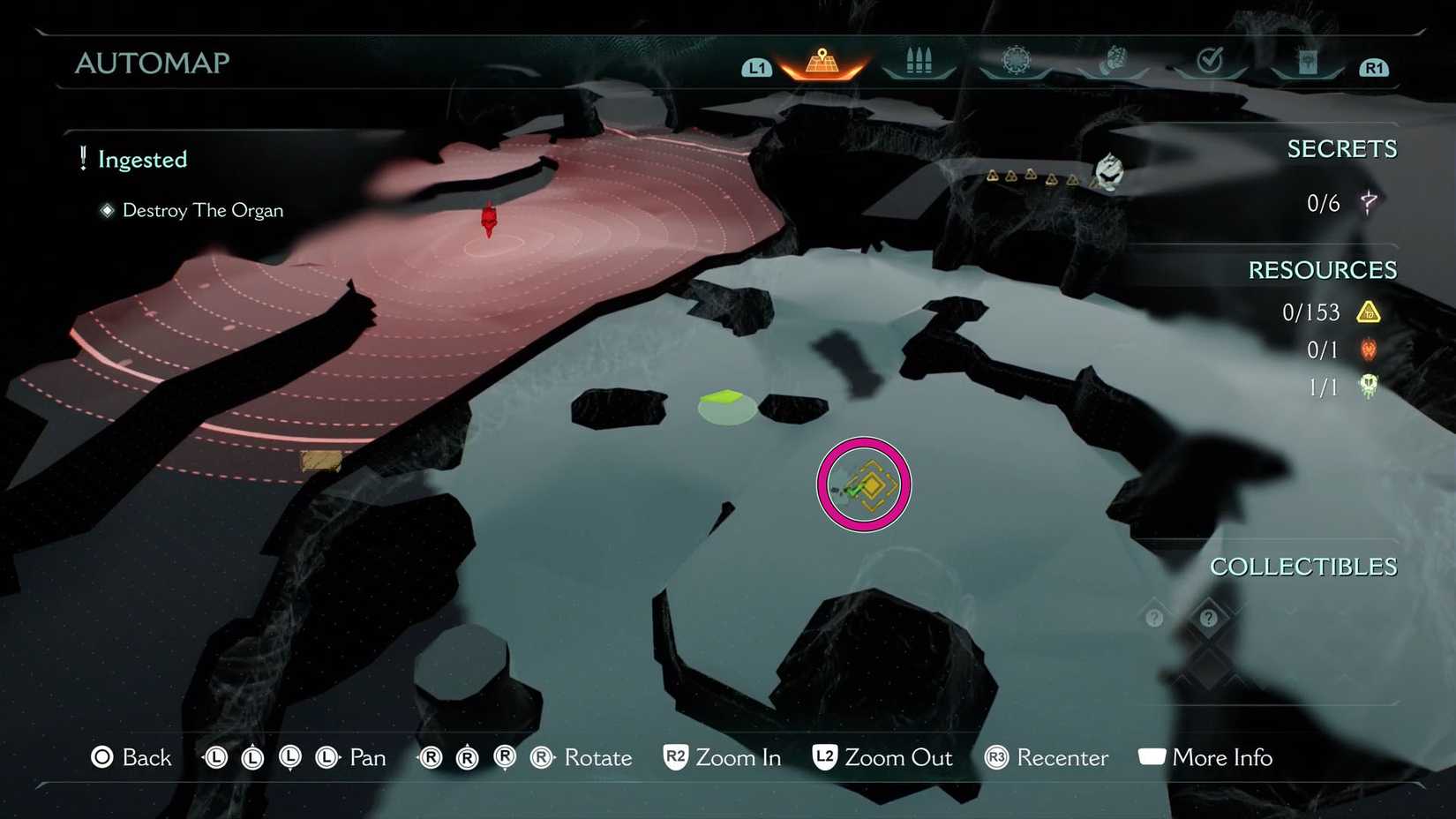Select the rightmost codex menu icon
The image size is (1456, 819).
(1308, 60)
